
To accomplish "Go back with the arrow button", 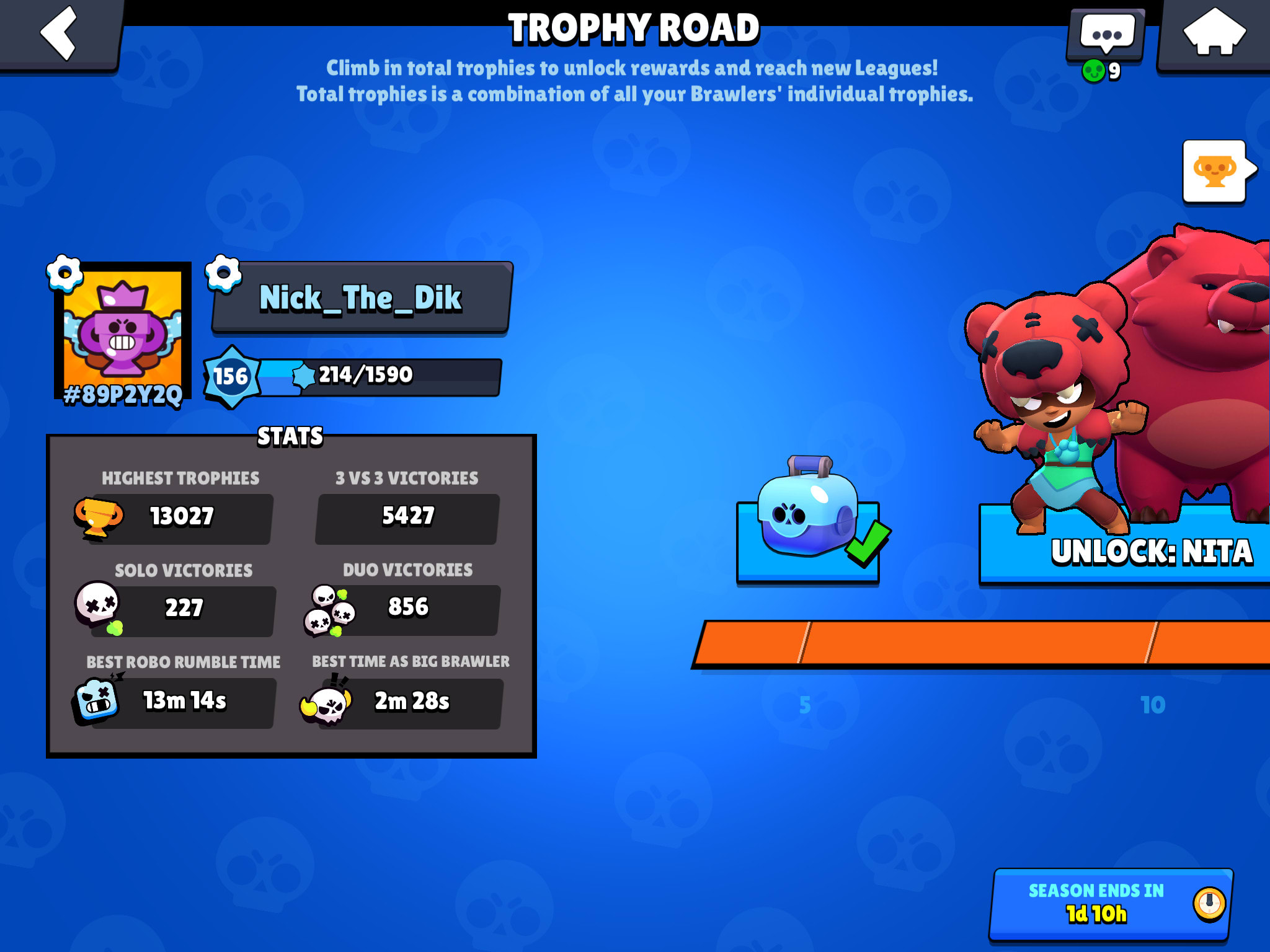I will coord(59,34).
